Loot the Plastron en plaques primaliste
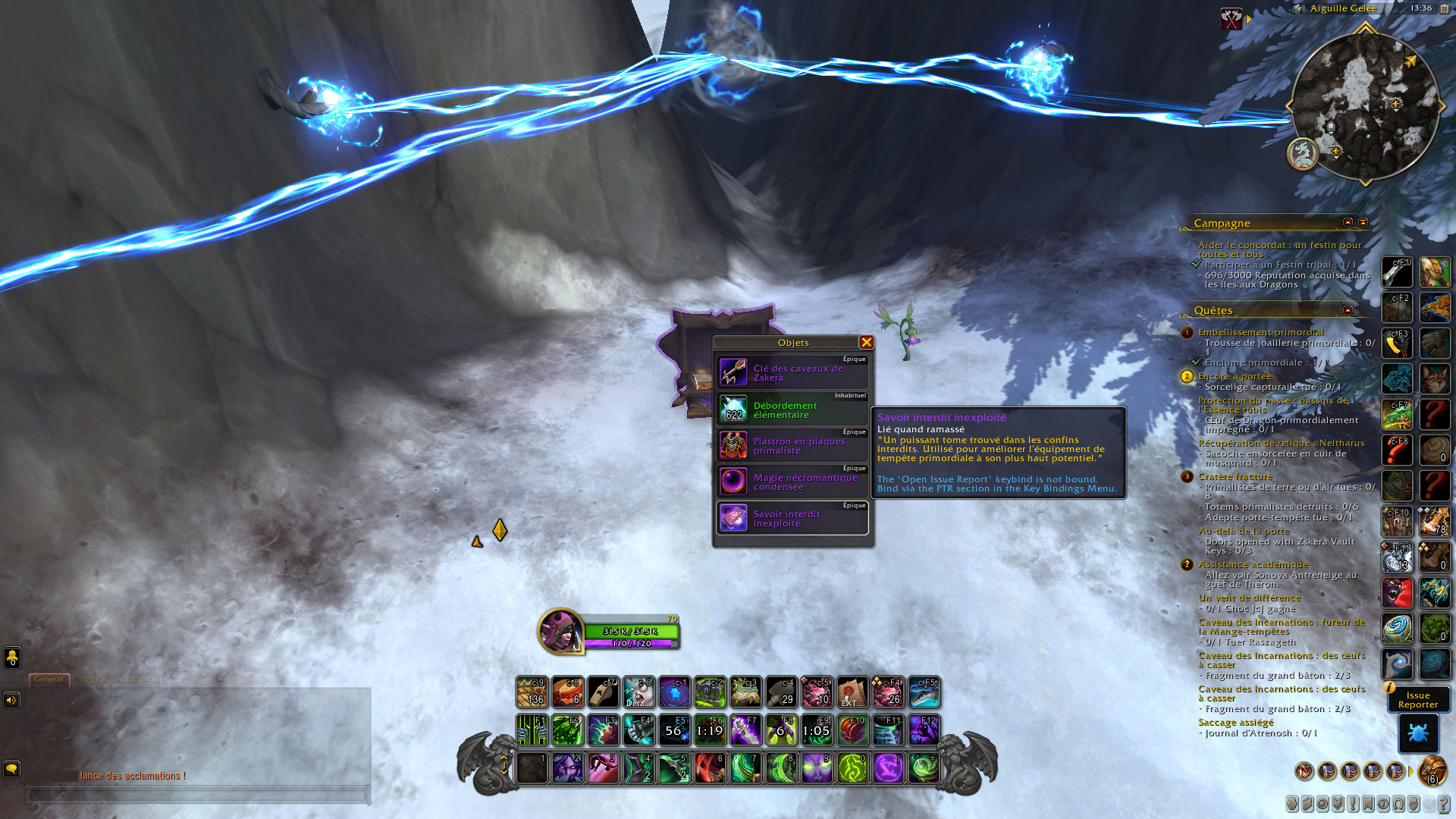This screenshot has height=819, width=1456. [x=792, y=446]
